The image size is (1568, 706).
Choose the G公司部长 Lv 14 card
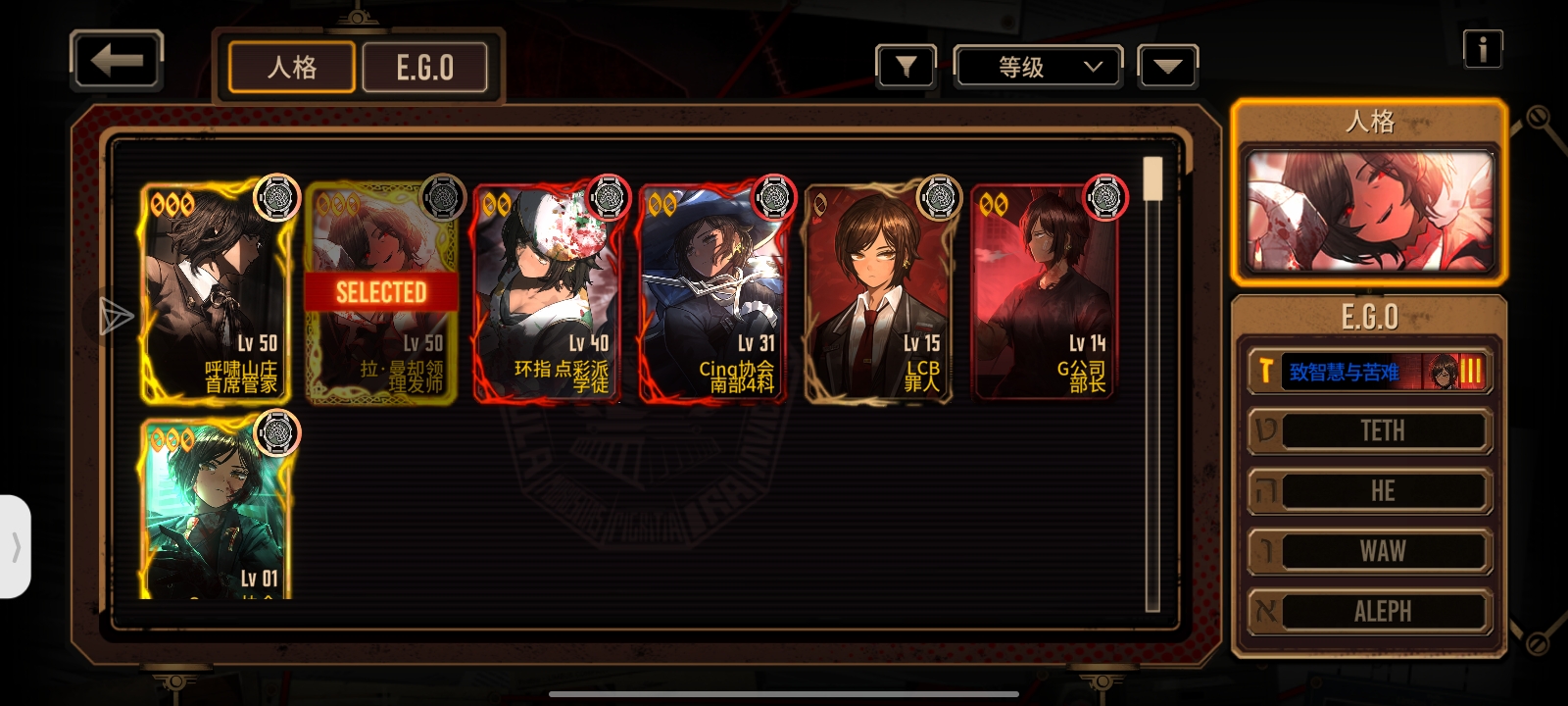[1044, 293]
